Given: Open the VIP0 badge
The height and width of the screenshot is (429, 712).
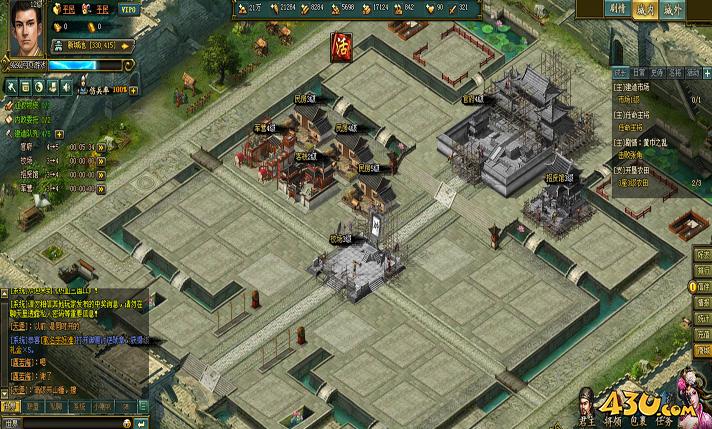Looking at the screenshot, I should click(130, 7).
